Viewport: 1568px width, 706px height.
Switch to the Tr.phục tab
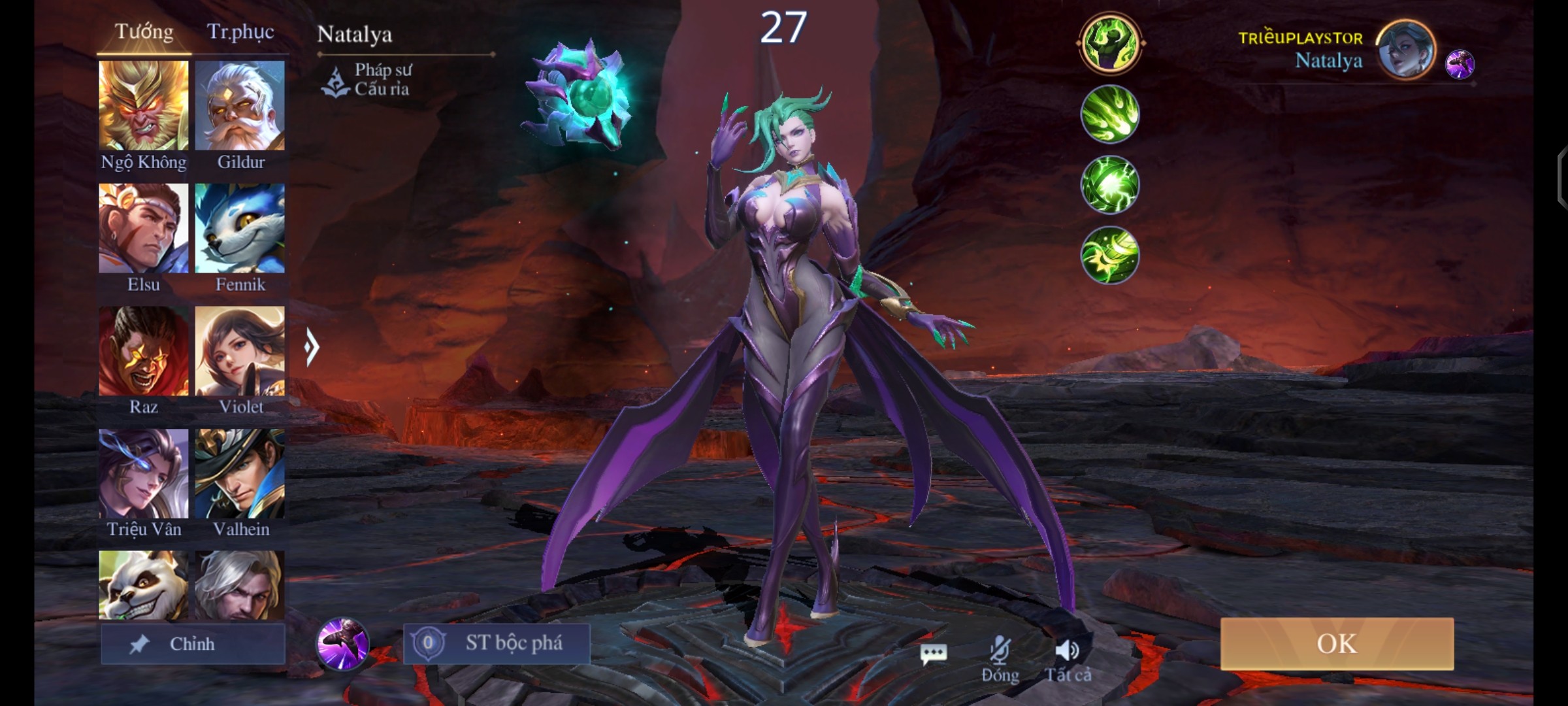click(x=240, y=32)
